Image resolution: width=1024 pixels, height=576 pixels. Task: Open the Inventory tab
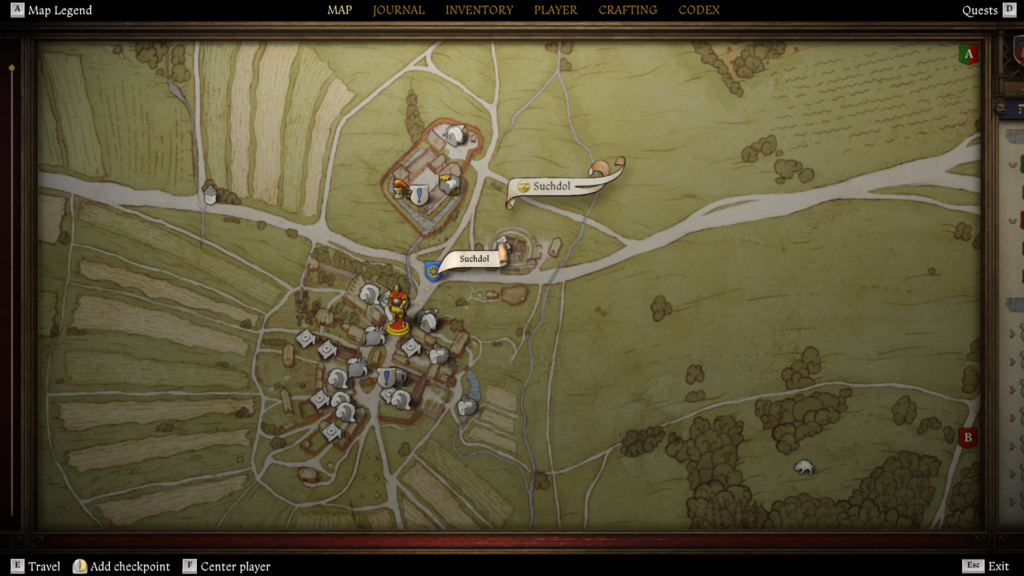(479, 11)
